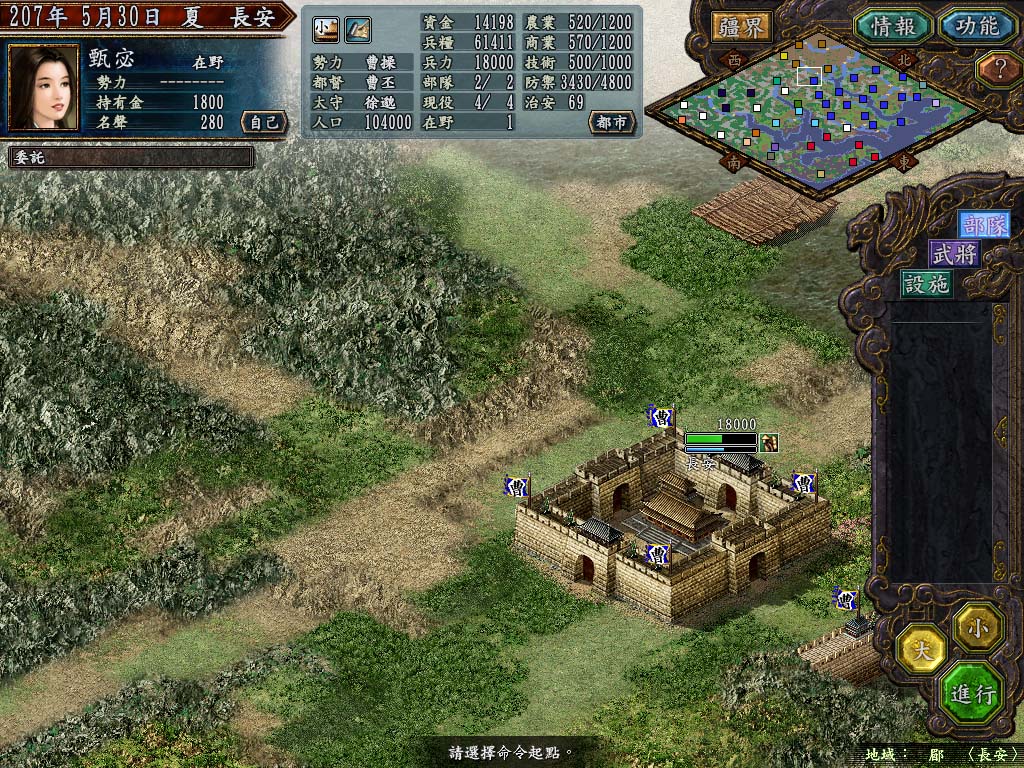Switch to the 武將 (Officers) tab
Screen dimensions: 1024x768
[x=954, y=255]
